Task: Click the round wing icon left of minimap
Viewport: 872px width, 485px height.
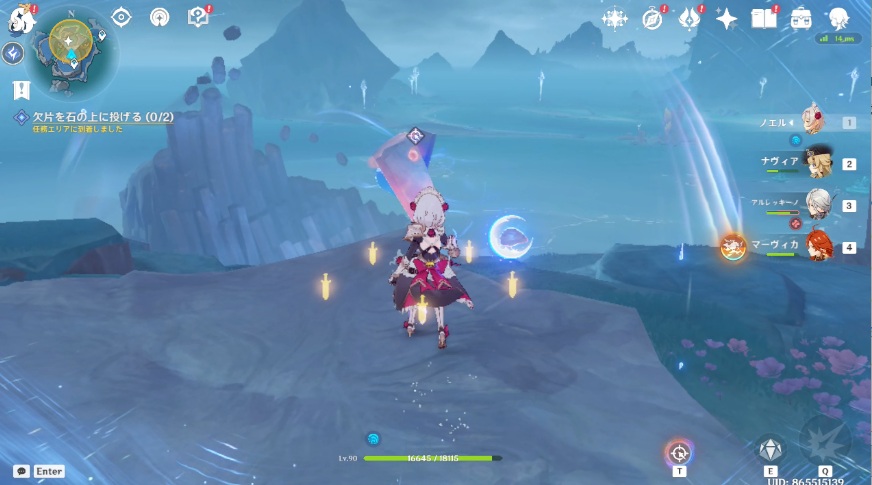Action: click(x=14, y=53)
